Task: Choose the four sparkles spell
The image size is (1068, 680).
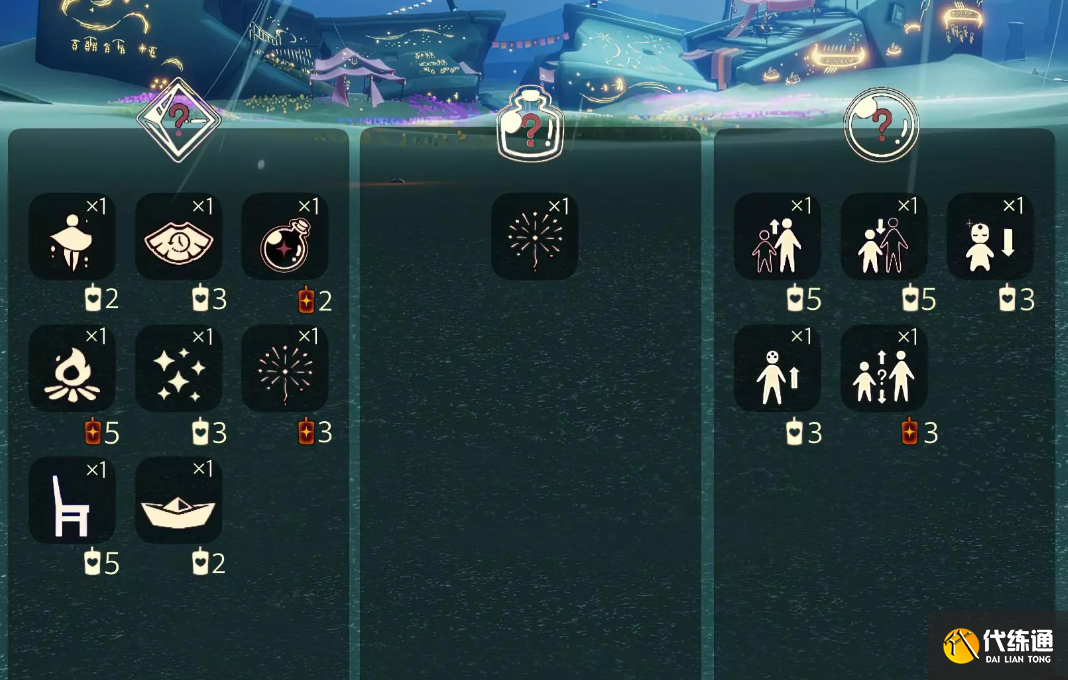Action: click(178, 368)
